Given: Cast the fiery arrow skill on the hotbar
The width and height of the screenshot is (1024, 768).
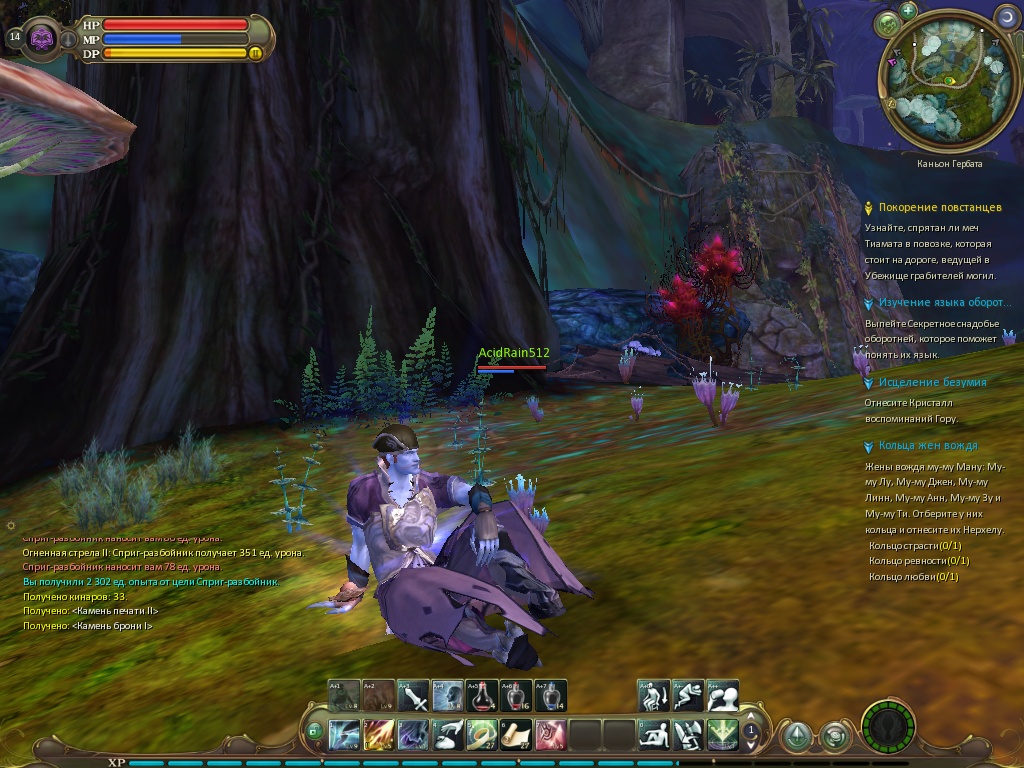Looking at the screenshot, I should tap(379, 735).
